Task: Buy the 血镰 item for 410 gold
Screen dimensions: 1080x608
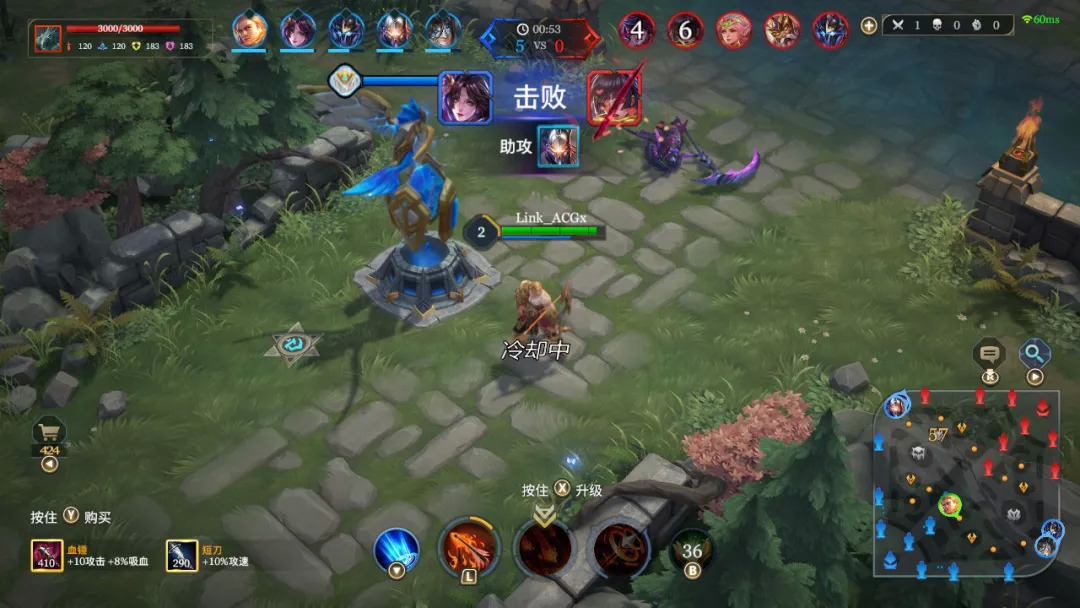Action: coord(46,555)
